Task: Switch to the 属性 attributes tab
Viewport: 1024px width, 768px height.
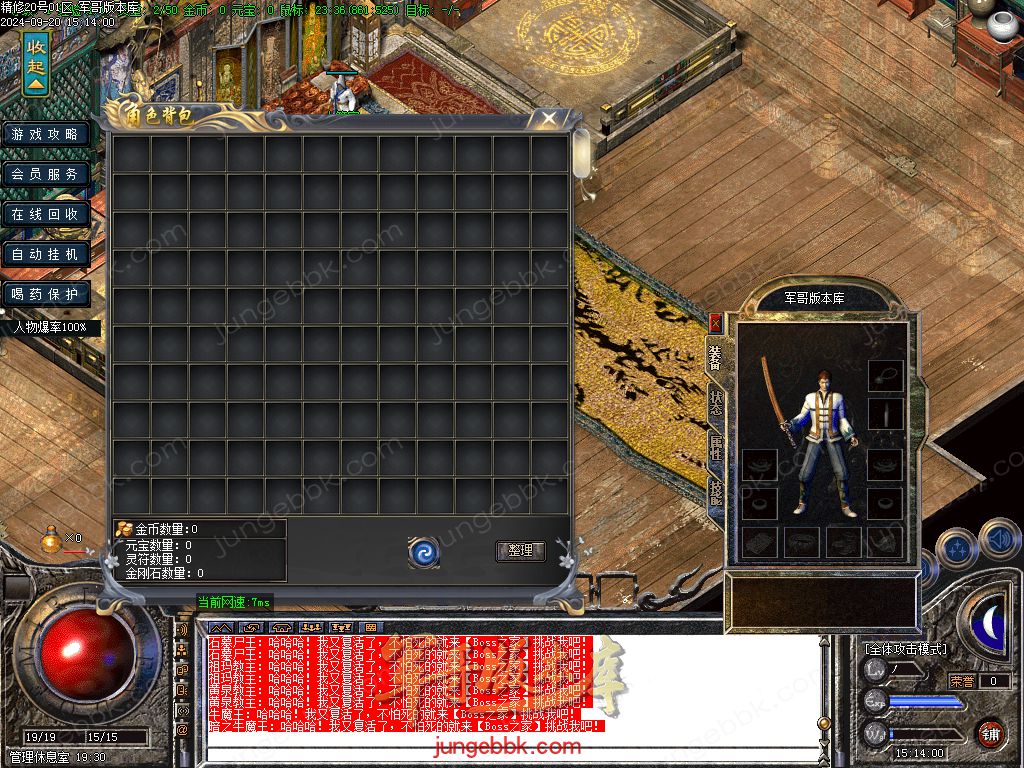Action: (x=715, y=447)
